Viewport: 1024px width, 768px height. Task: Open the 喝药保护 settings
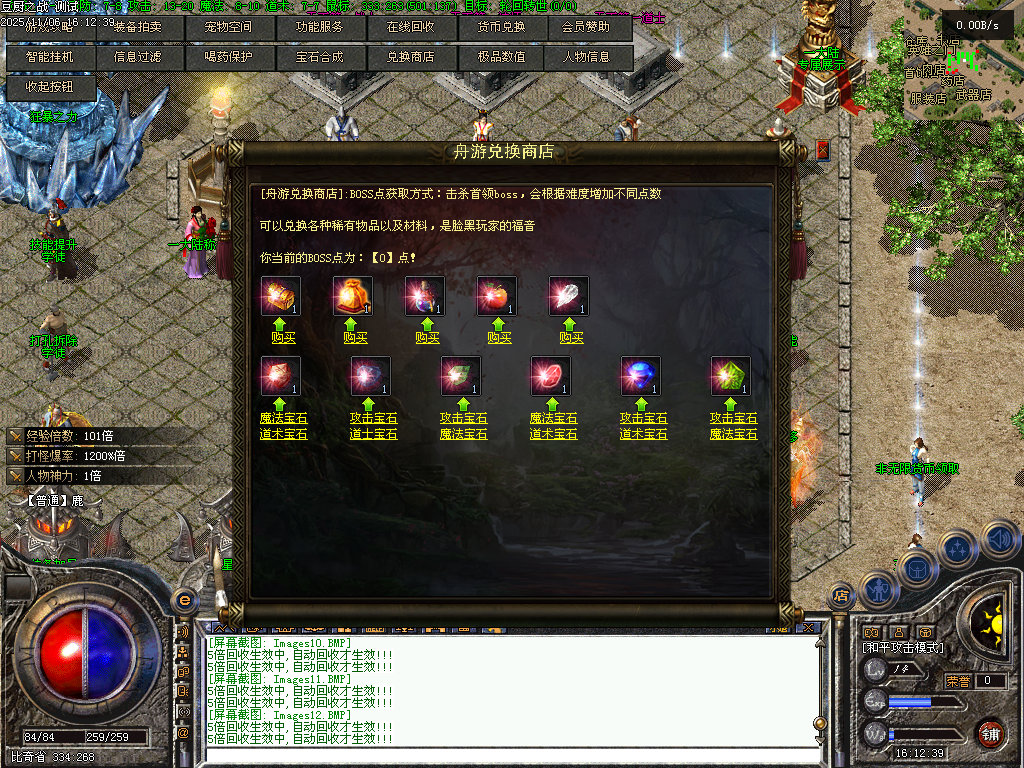pyautogui.click(x=230, y=57)
